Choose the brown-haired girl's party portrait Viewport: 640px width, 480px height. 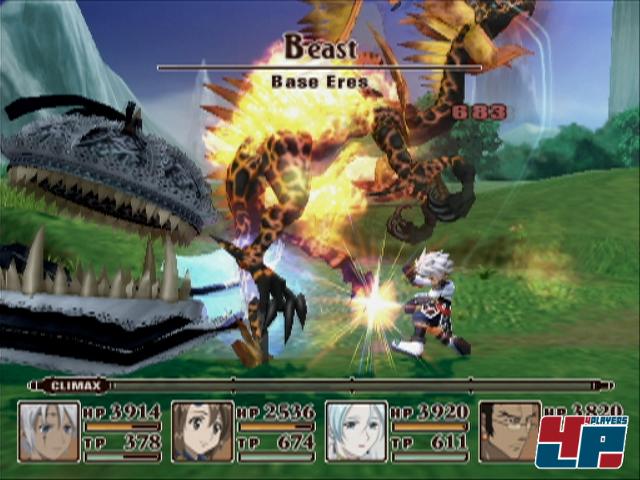coord(202,431)
